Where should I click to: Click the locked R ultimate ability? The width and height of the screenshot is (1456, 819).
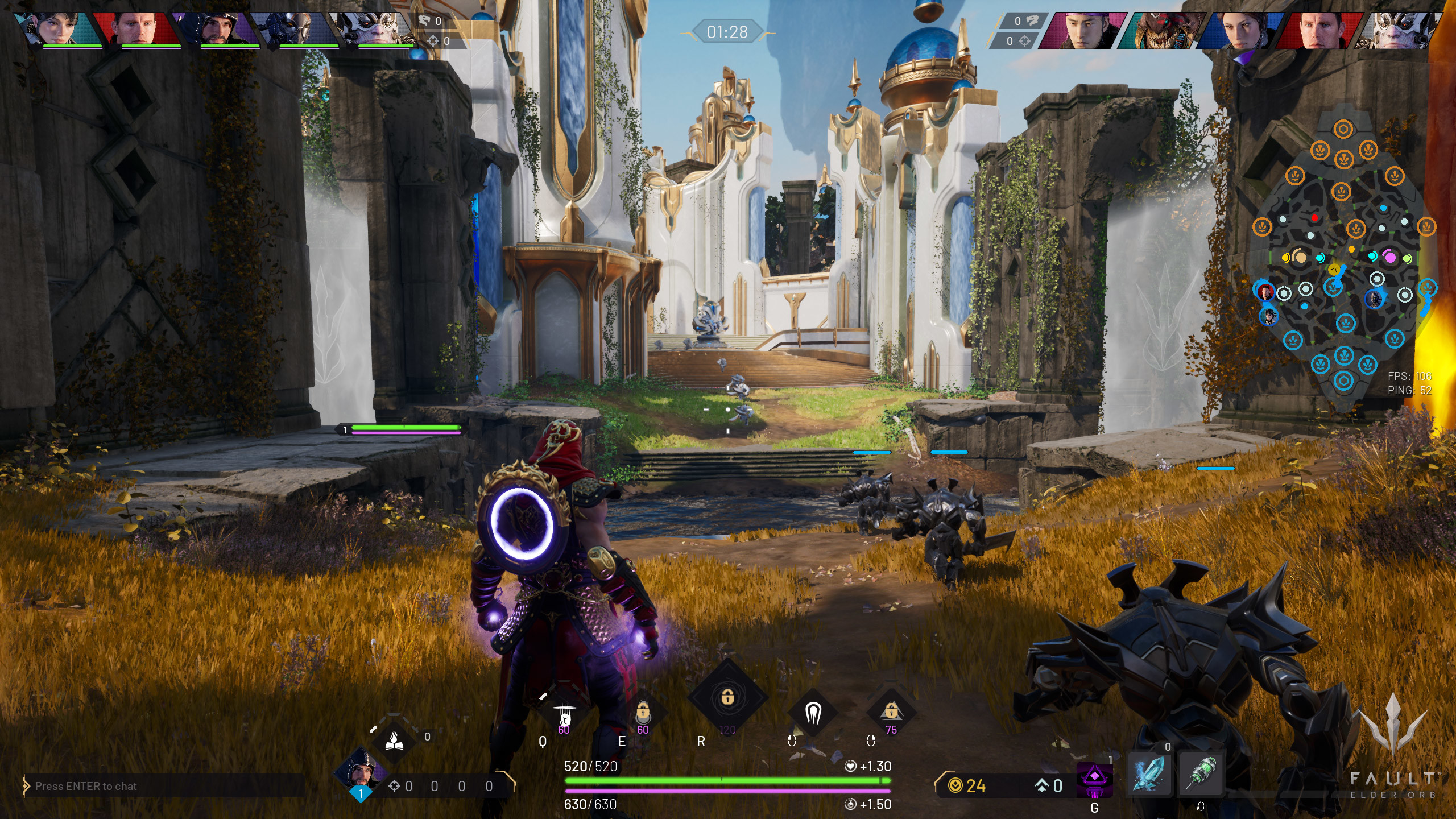click(727, 697)
